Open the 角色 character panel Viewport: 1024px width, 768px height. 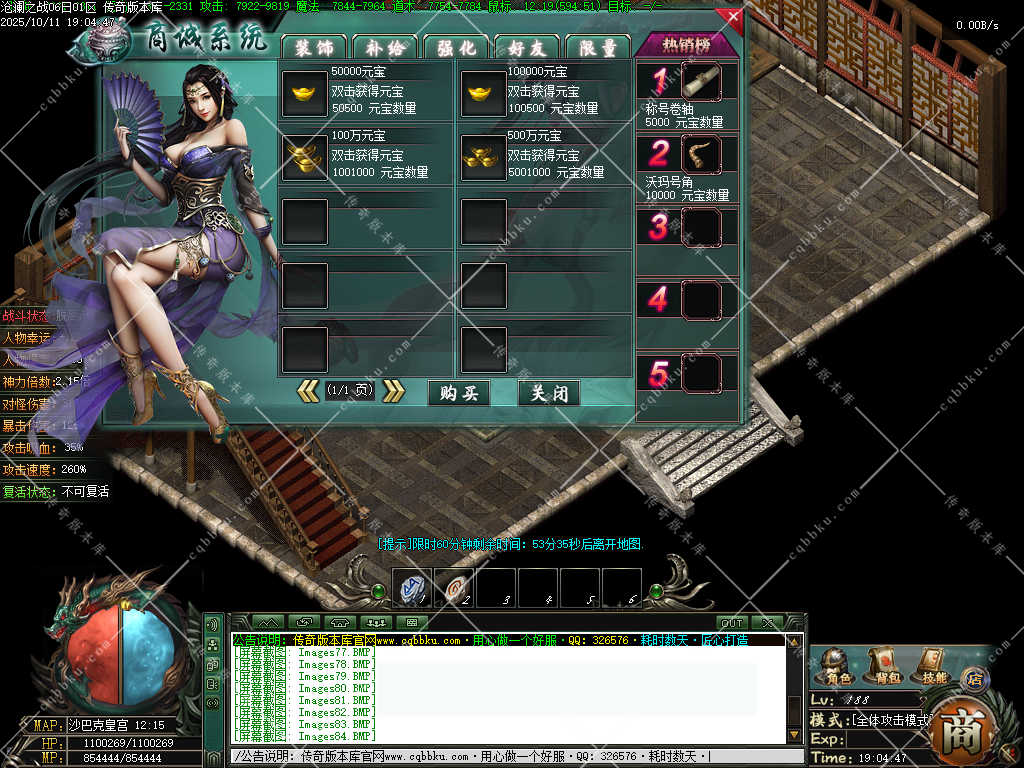pos(836,665)
